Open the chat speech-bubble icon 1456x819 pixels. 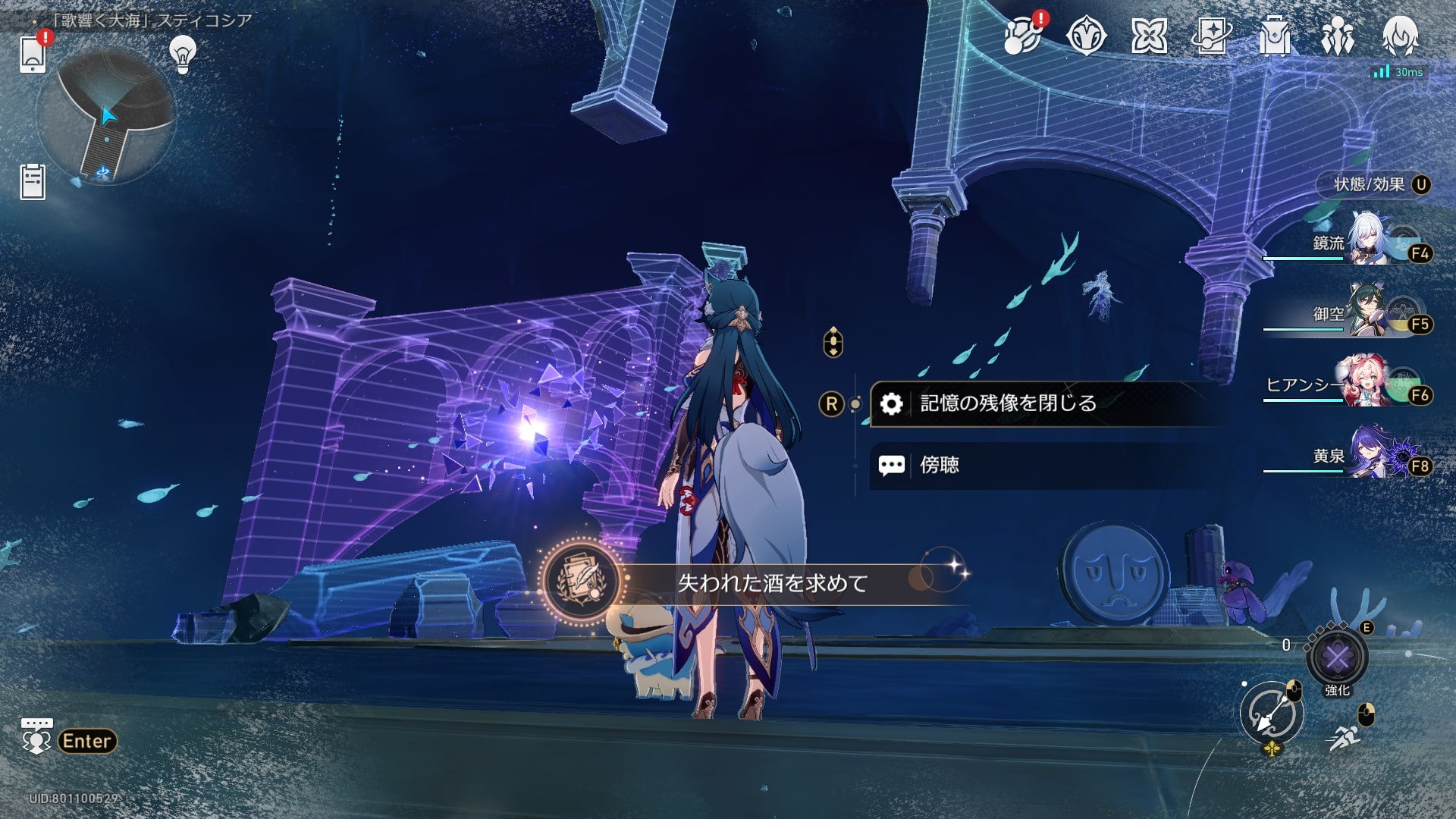pyautogui.click(x=36, y=736)
